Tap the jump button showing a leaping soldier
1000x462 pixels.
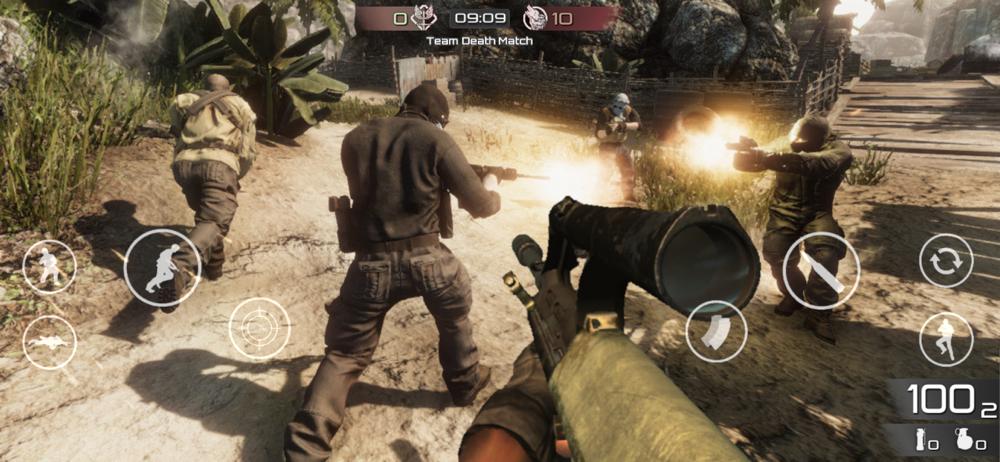[x=946, y=339]
